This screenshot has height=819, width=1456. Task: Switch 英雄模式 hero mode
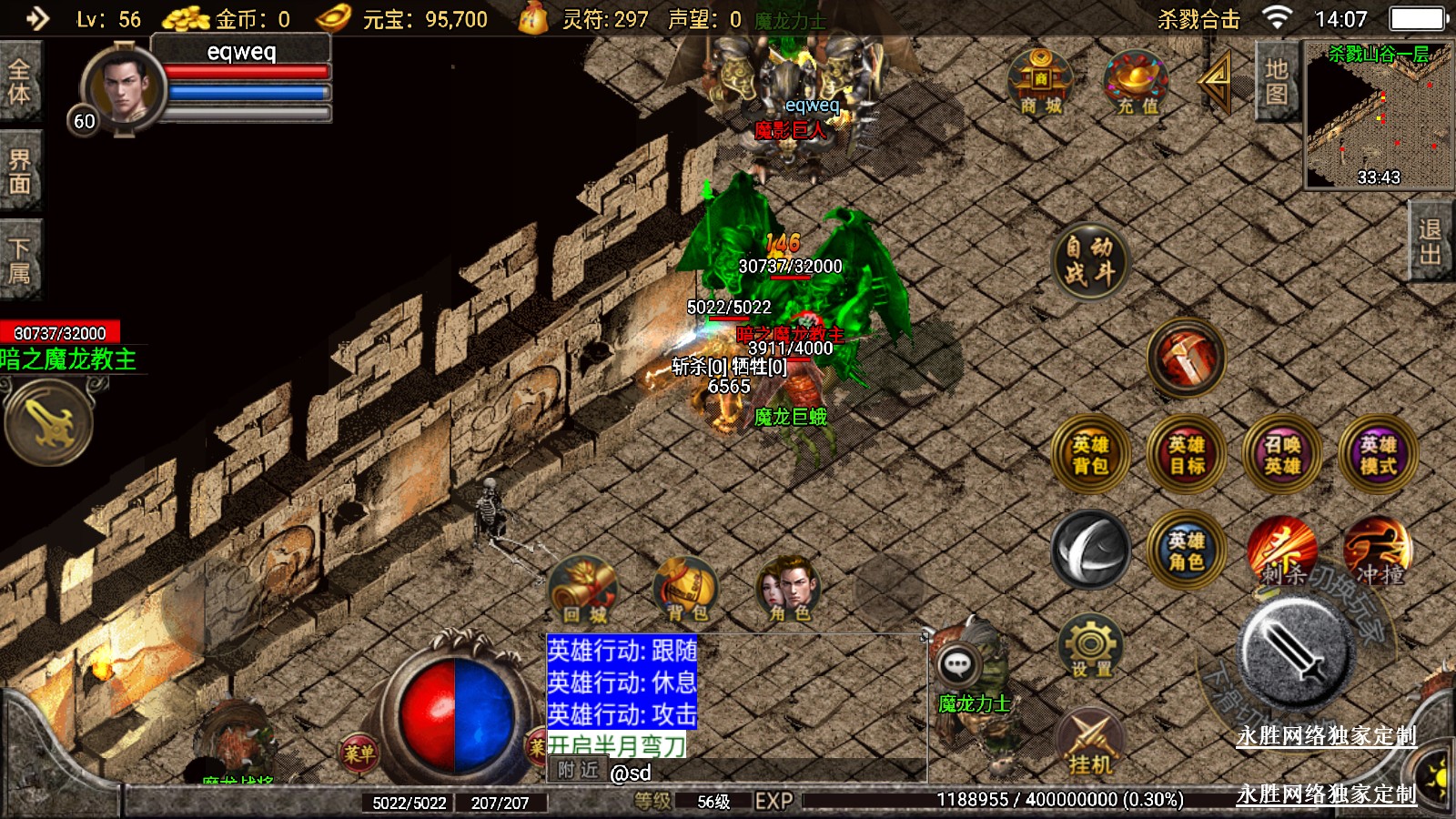click(x=1378, y=455)
